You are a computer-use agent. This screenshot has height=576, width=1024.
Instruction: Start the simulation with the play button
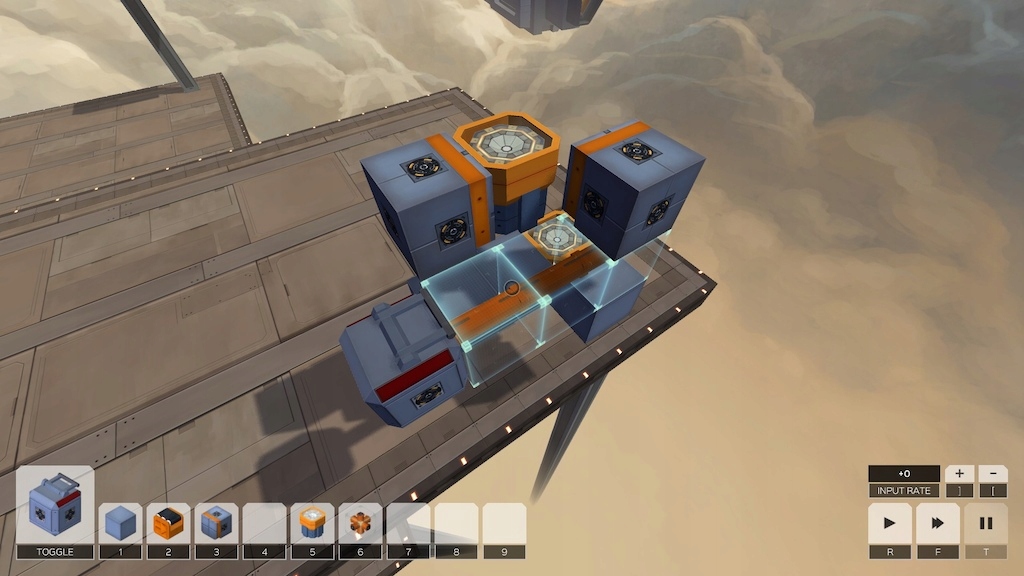click(x=890, y=523)
